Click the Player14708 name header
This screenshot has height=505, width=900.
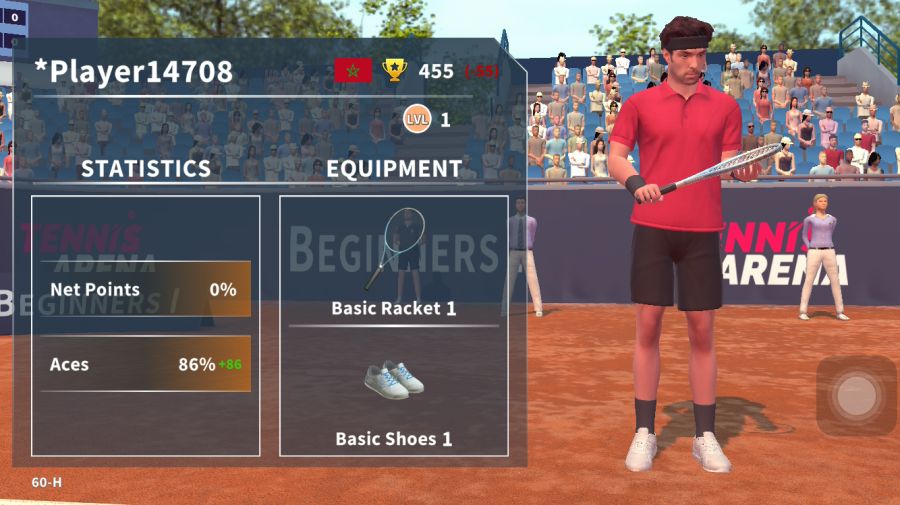[x=134, y=71]
